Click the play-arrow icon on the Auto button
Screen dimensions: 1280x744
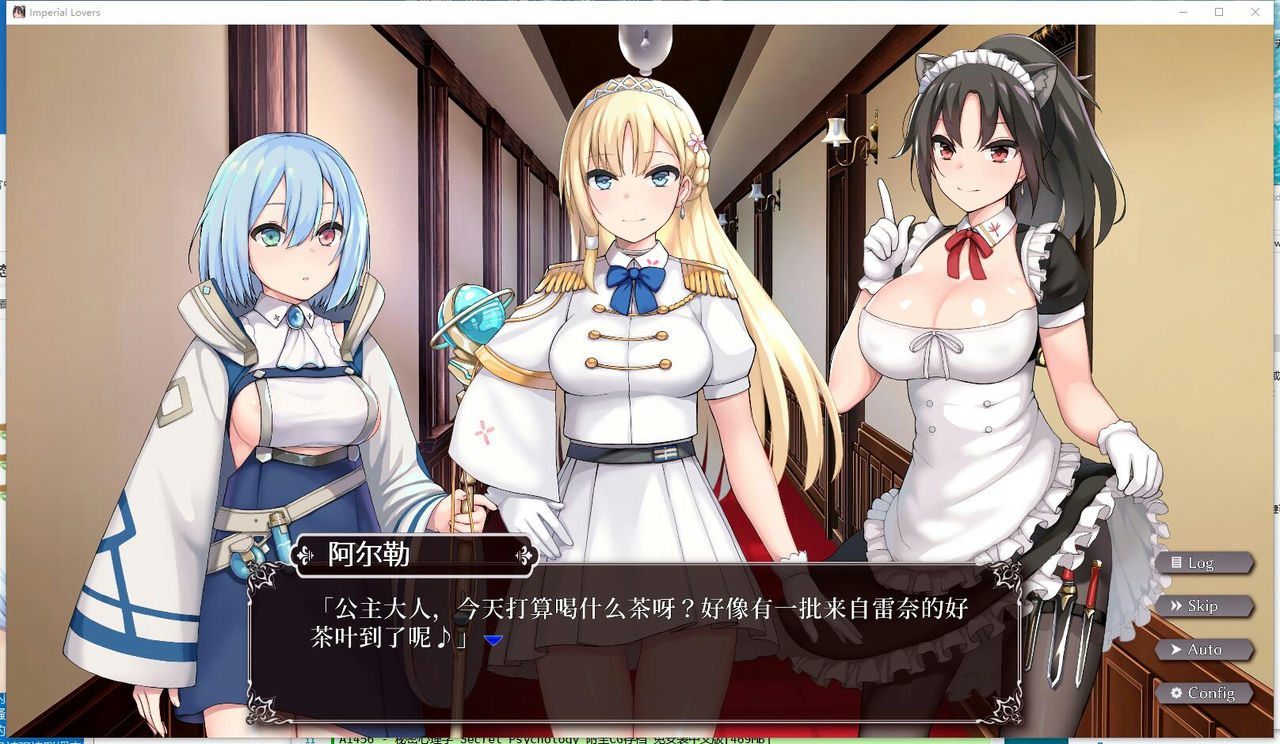point(1176,649)
